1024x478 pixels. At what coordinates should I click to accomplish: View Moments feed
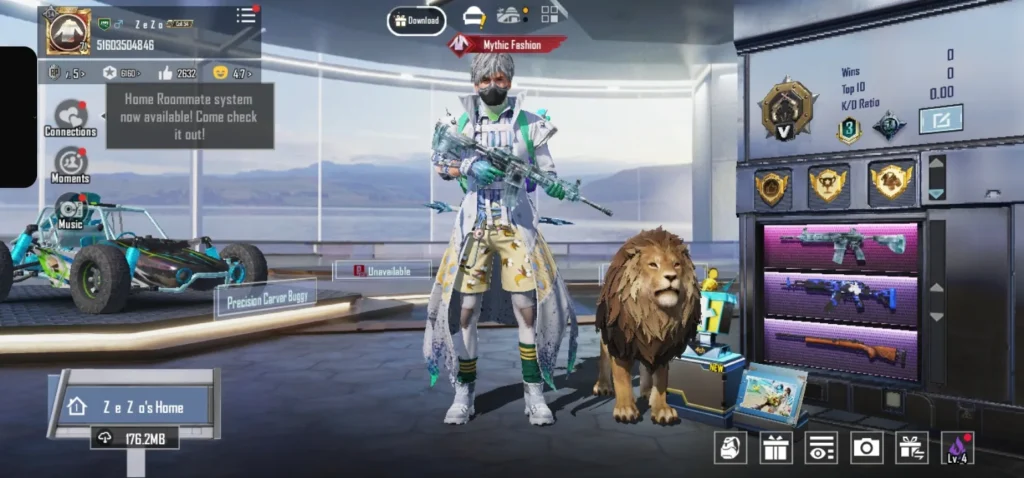(70, 165)
